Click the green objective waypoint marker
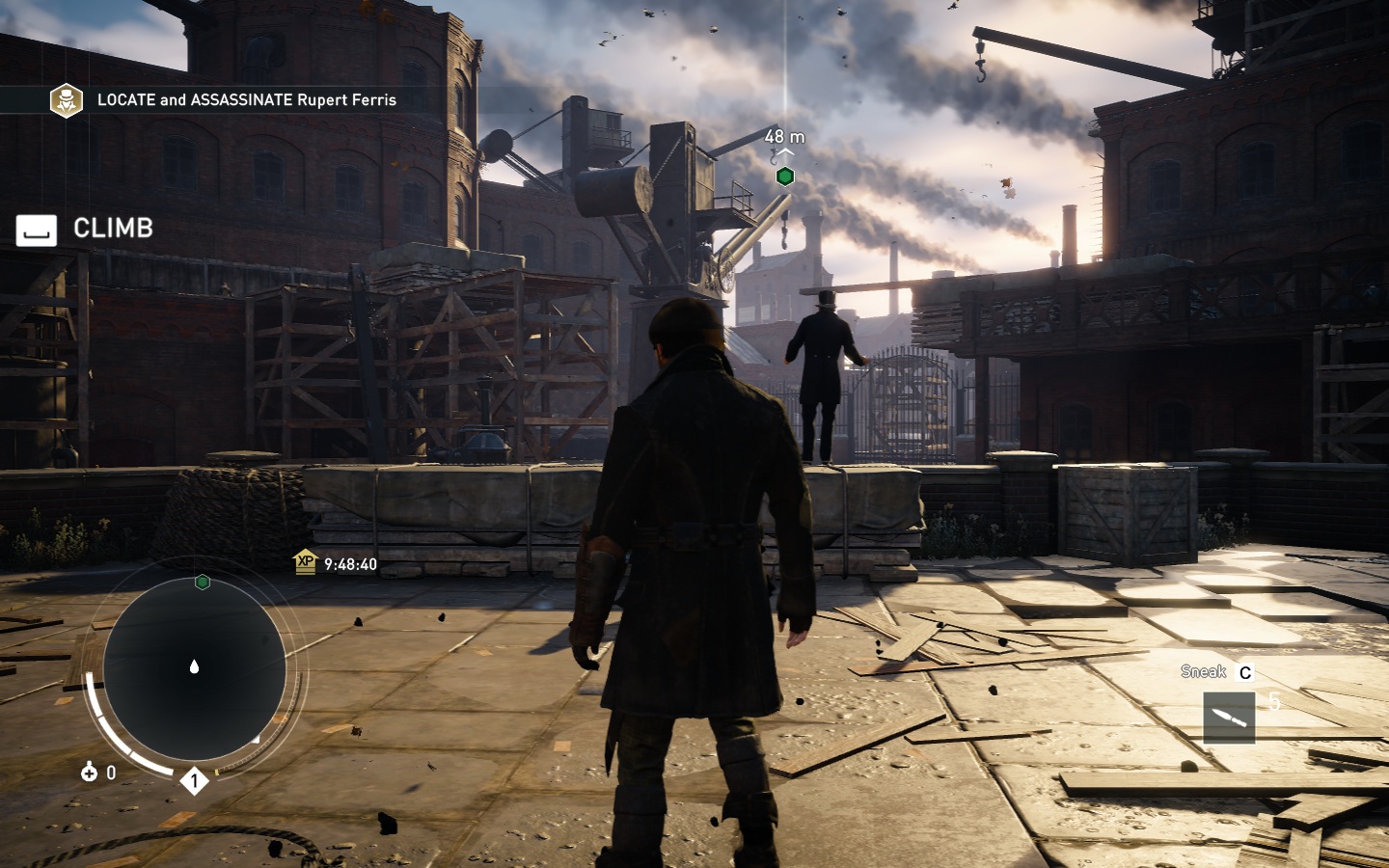Image resolution: width=1389 pixels, height=868 pixels. (785, 176)
